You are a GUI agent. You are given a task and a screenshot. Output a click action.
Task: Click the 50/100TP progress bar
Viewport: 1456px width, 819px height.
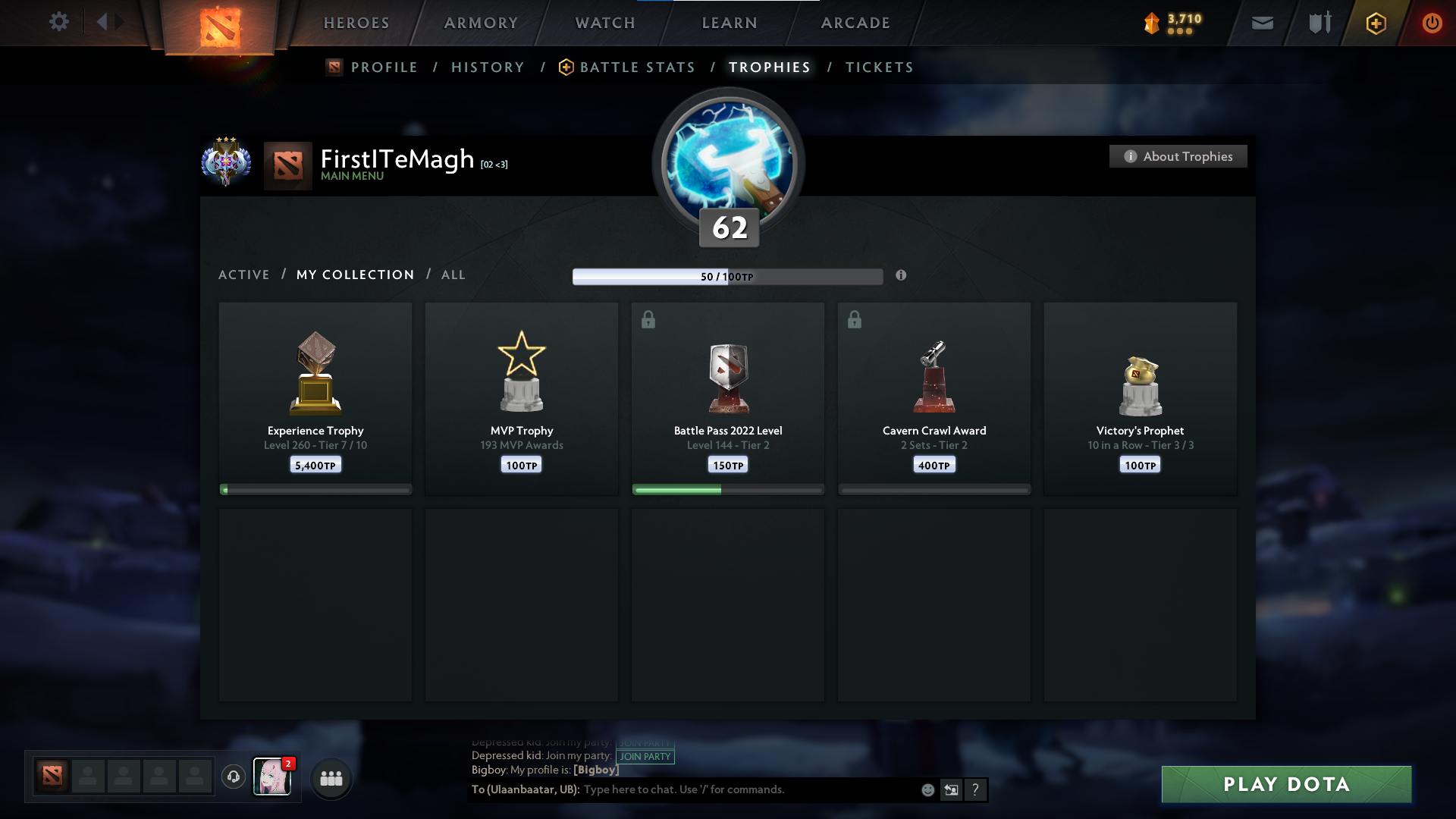[728, 276]
